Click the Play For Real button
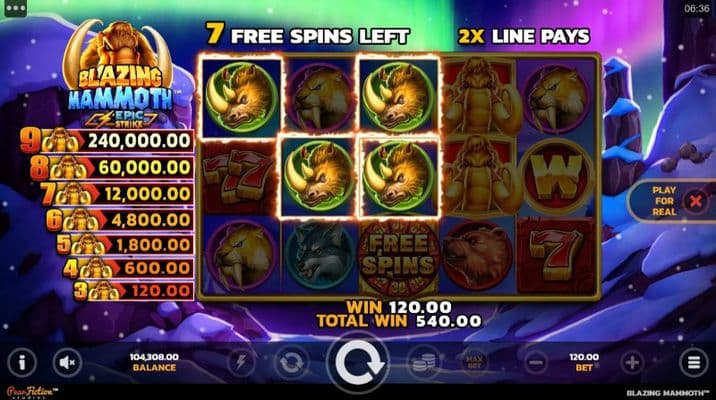716x400 pixels. click(665, 201)
